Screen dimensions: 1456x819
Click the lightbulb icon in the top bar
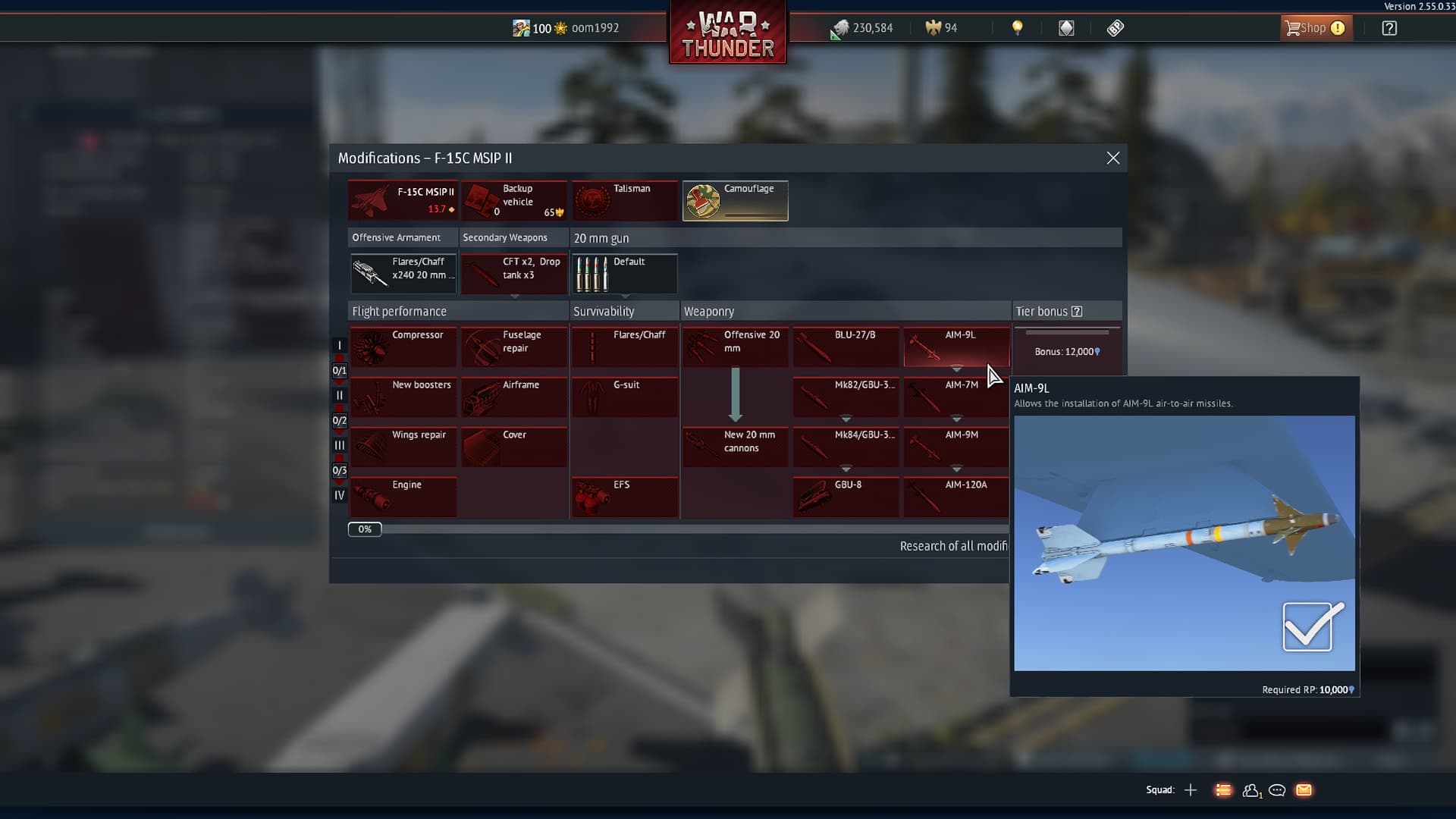pos(1017,28)
